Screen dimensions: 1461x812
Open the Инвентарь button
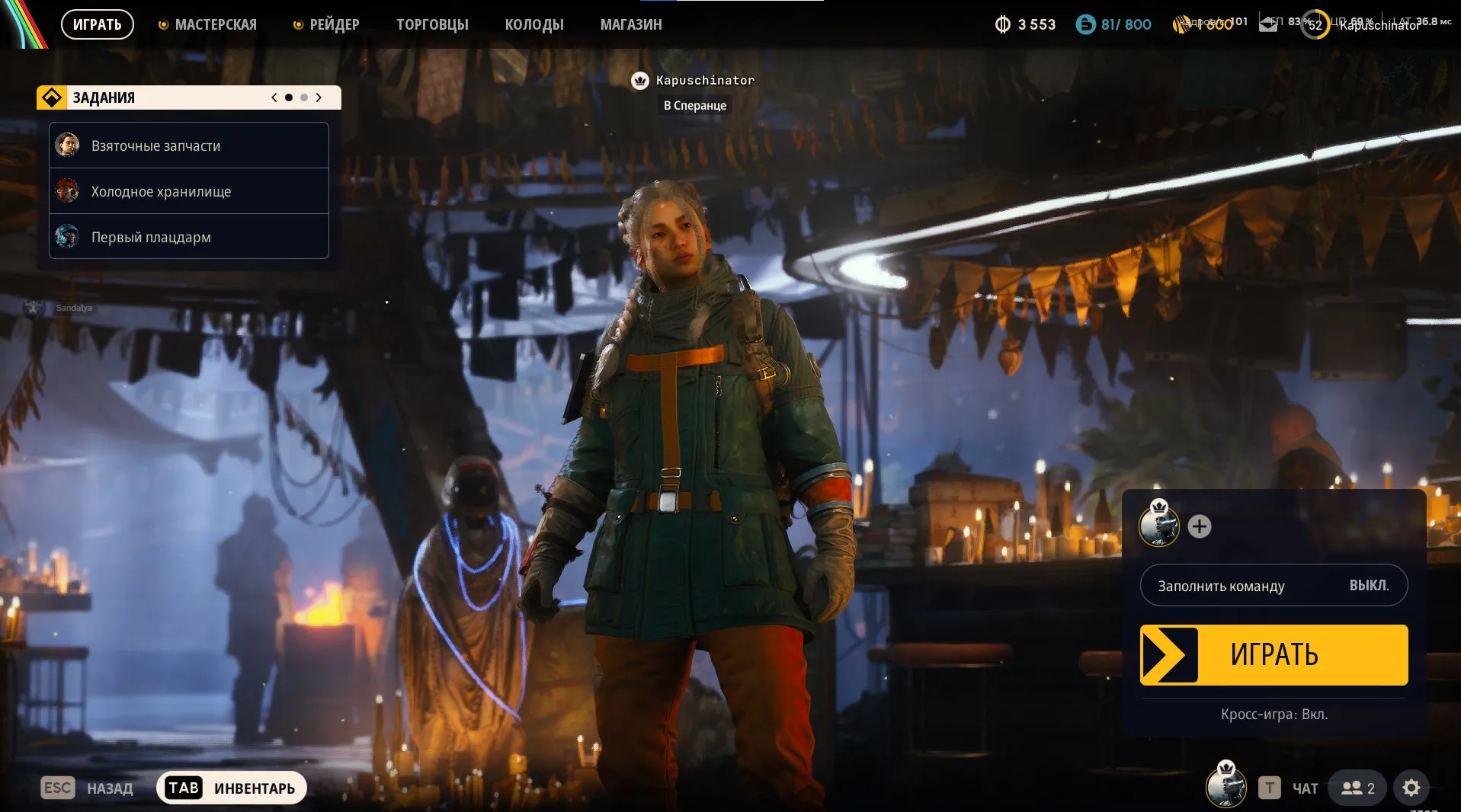(232, 788)
